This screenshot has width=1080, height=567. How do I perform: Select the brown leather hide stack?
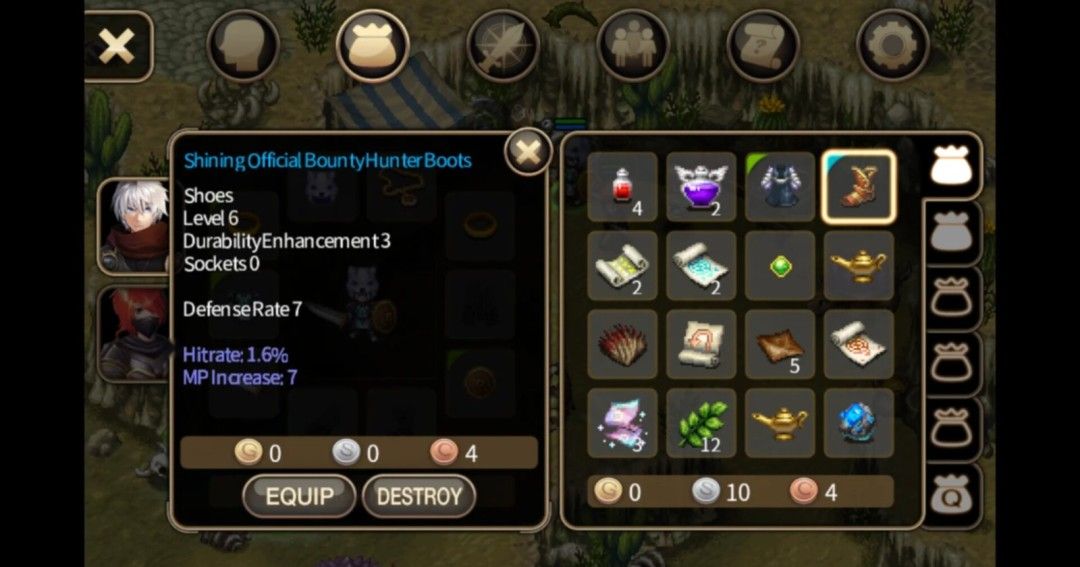point(780,344)
